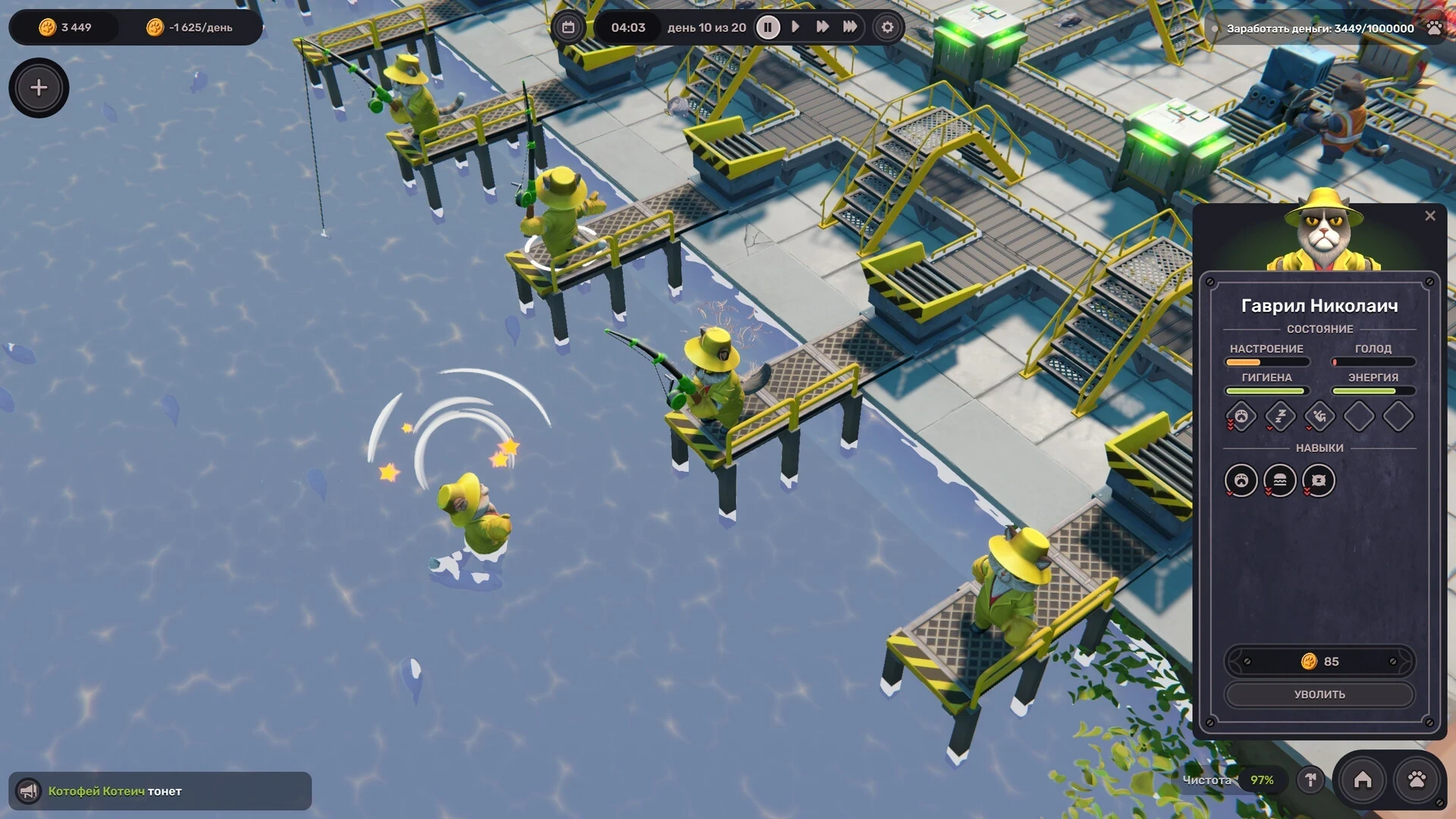Image resolution: width=1456 pixels, height=819 pixels.
Task: Inspect the round sad face skill icon
Action: pos(1241,481)
